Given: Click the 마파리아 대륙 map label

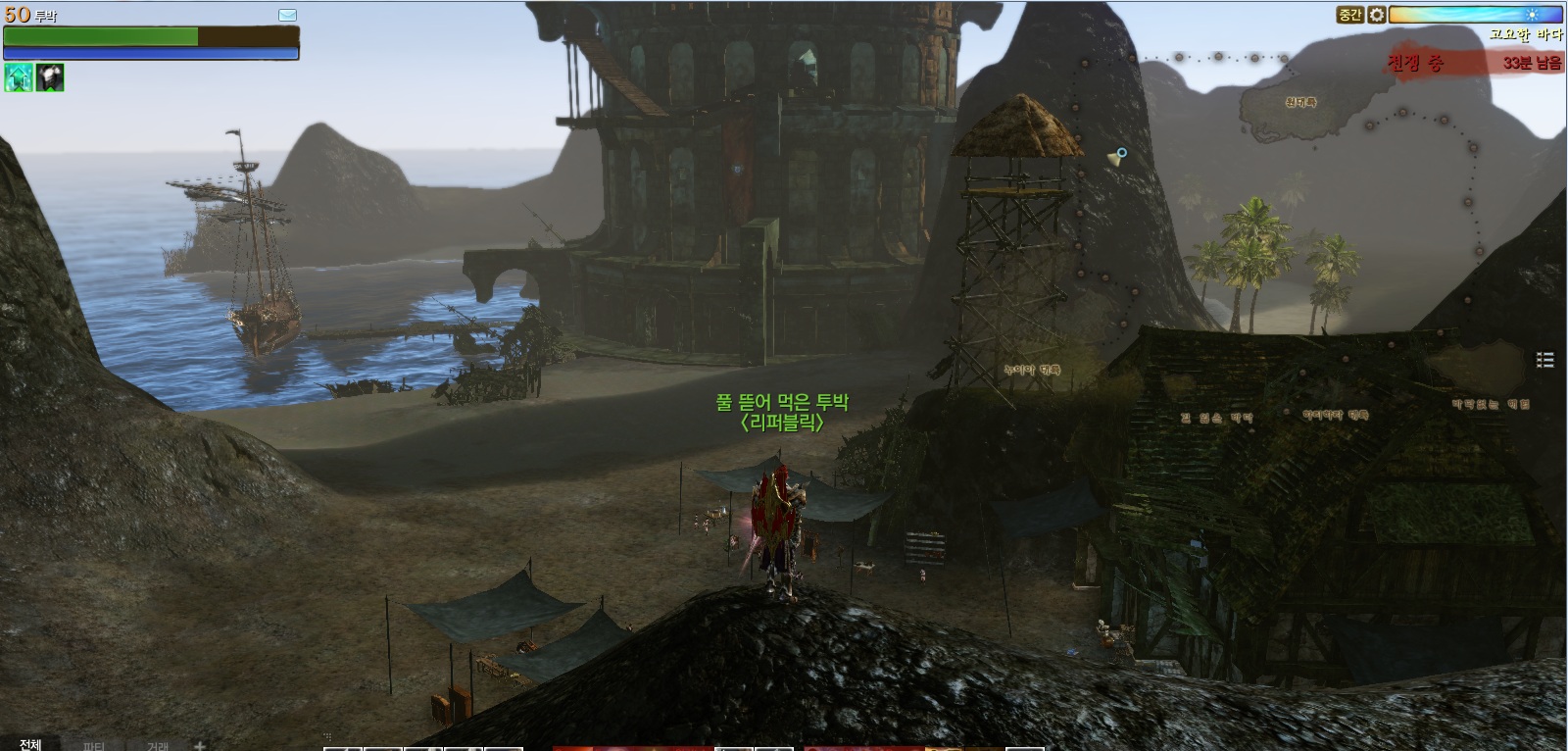Looking at the screenshot, I should click(1335, 416).
